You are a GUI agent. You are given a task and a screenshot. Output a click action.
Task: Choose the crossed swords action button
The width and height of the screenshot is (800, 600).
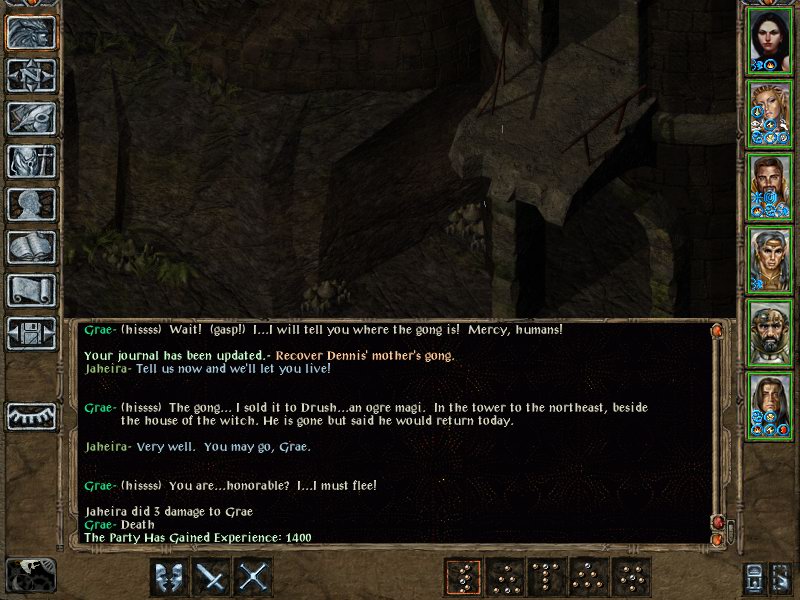tap(255, 577)
